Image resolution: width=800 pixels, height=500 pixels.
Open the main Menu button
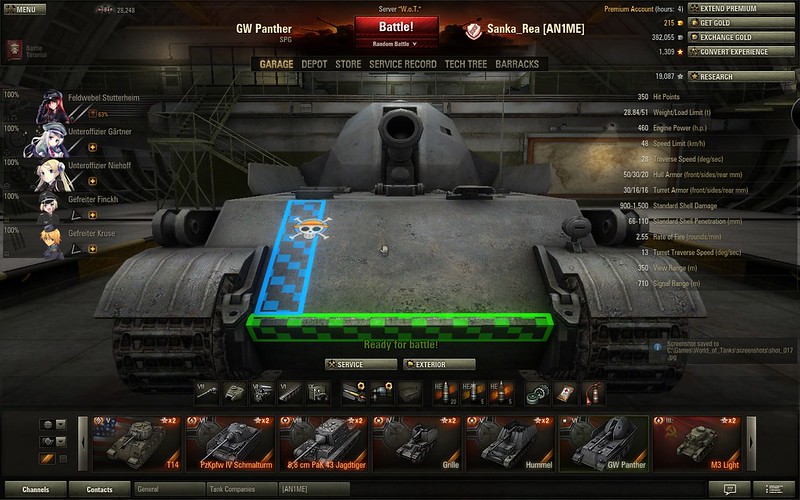pos(23,9)
